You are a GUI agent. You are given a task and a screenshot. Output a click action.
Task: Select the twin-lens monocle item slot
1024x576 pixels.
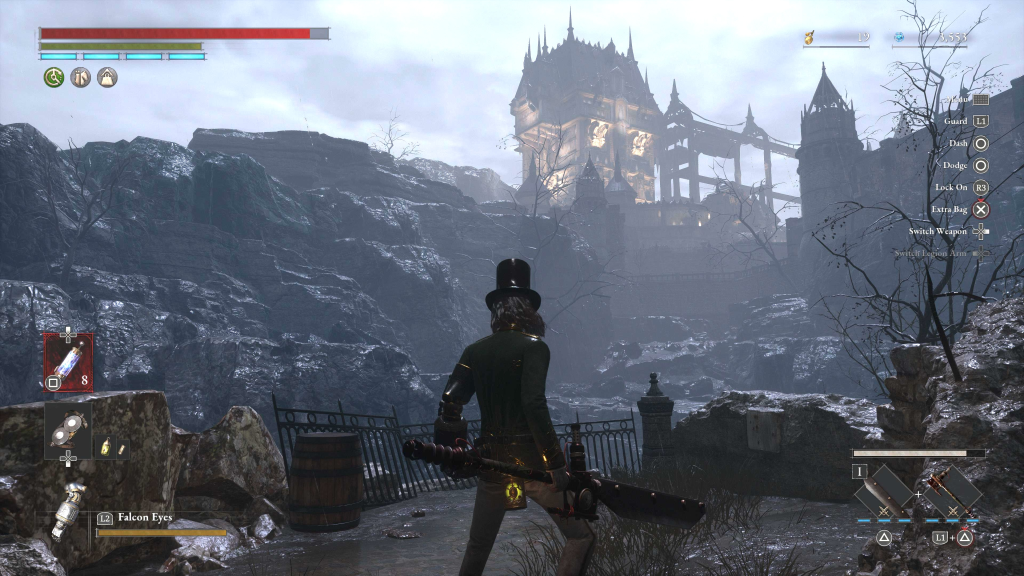[68, 430]
